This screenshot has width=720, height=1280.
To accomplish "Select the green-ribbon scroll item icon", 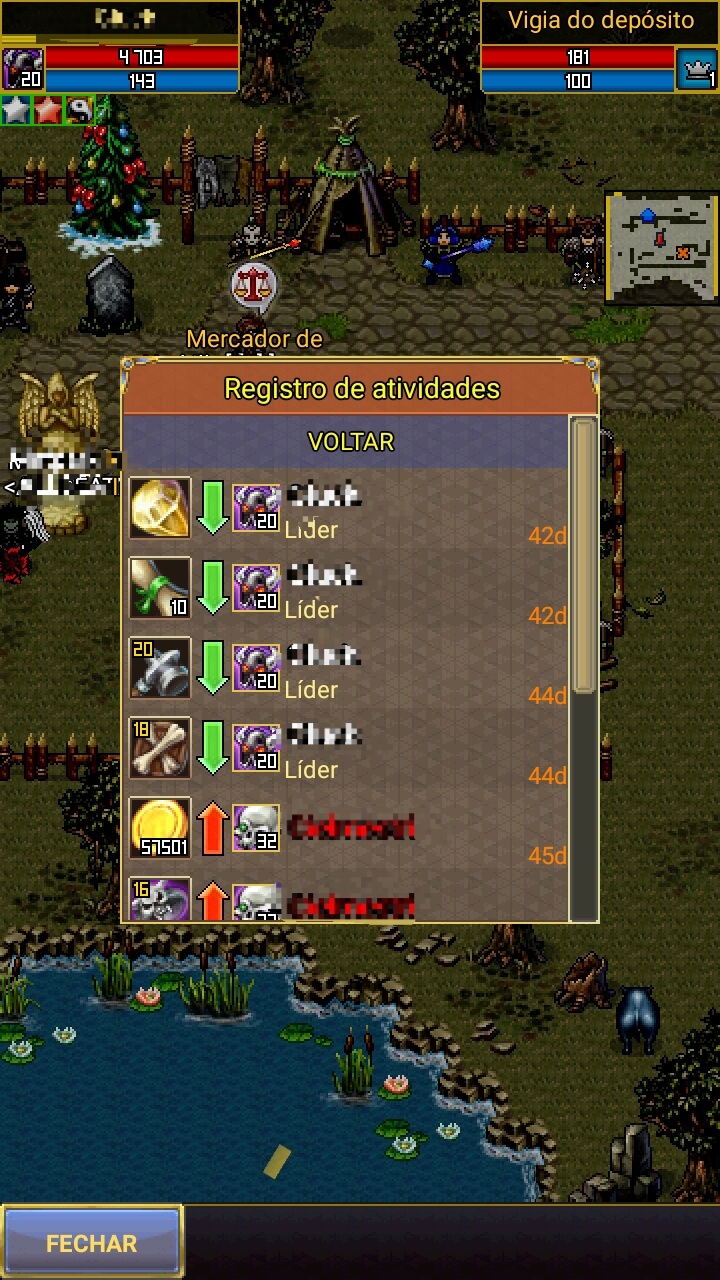I will tap(160, 588).
